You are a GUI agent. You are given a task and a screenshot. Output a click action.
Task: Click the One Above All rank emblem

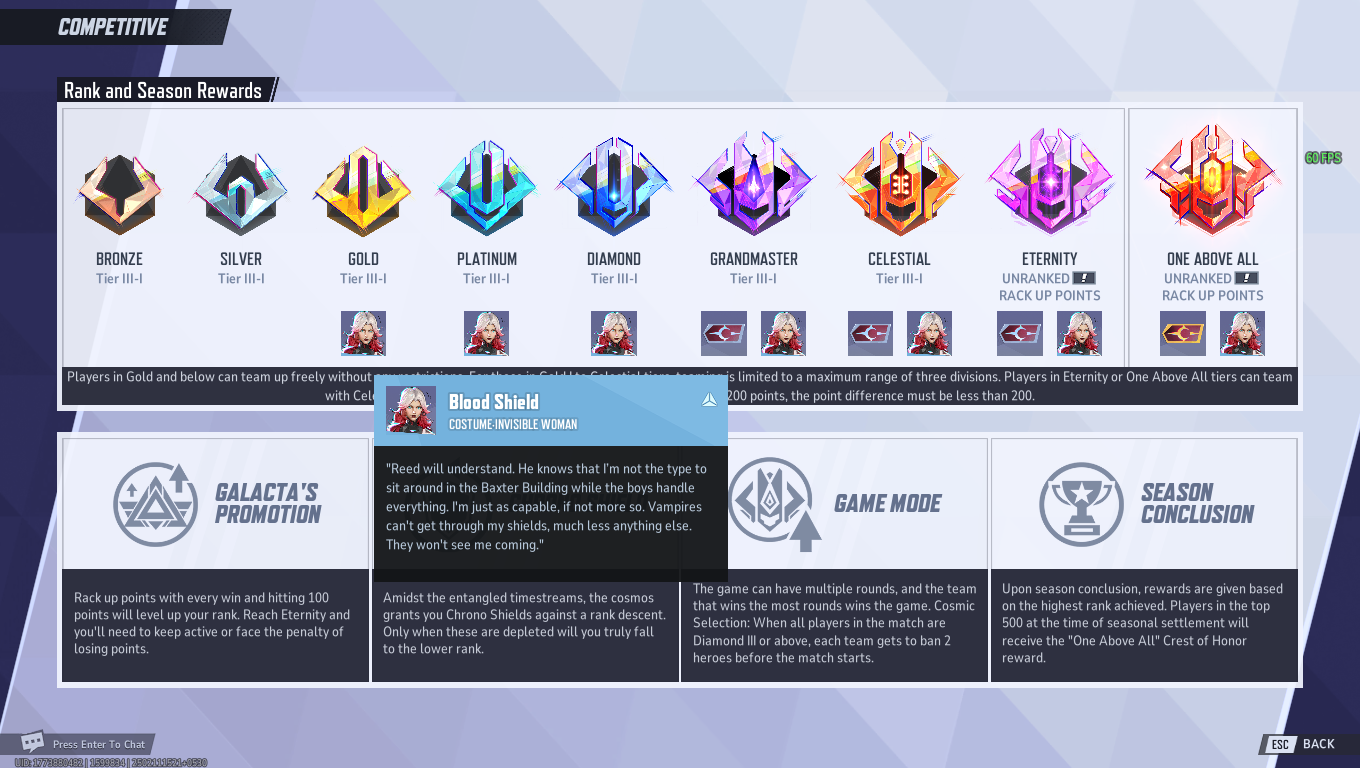pos(1212,185)
